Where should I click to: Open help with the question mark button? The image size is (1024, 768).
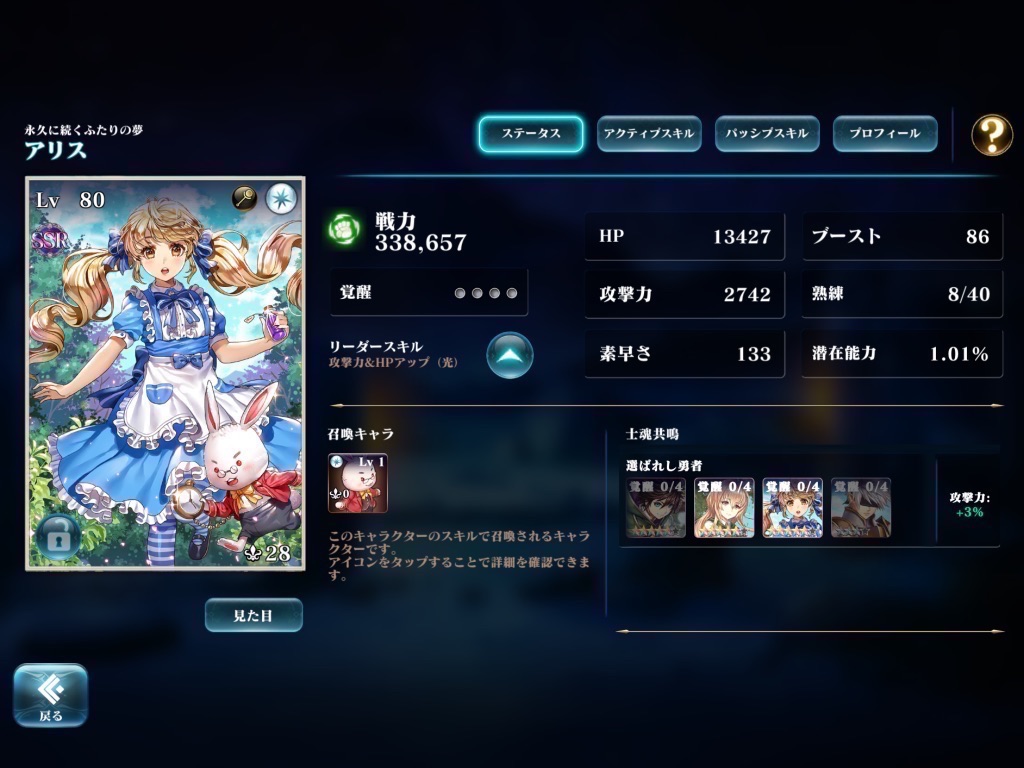point(991,134)
